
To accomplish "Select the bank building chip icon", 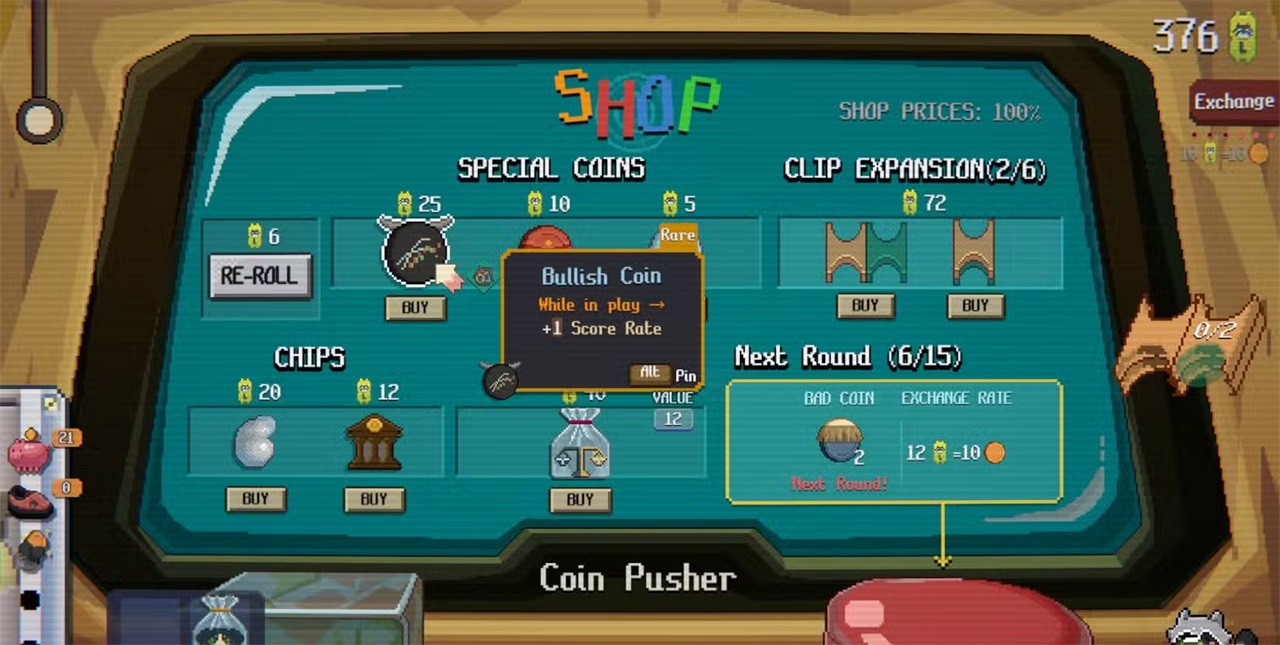I will point(374,443).
